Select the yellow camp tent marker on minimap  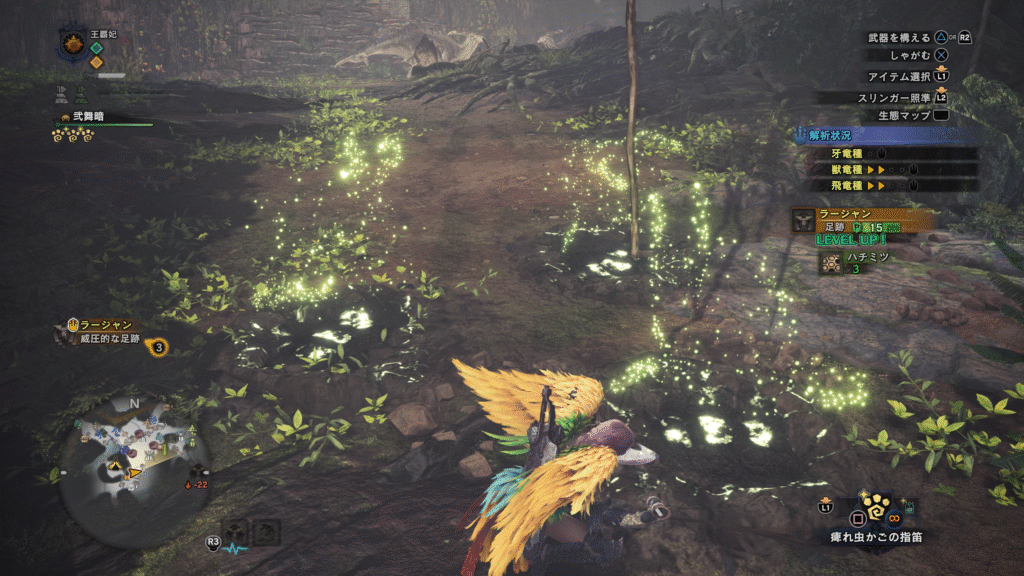pyautogui.click(x=115, y=466)
